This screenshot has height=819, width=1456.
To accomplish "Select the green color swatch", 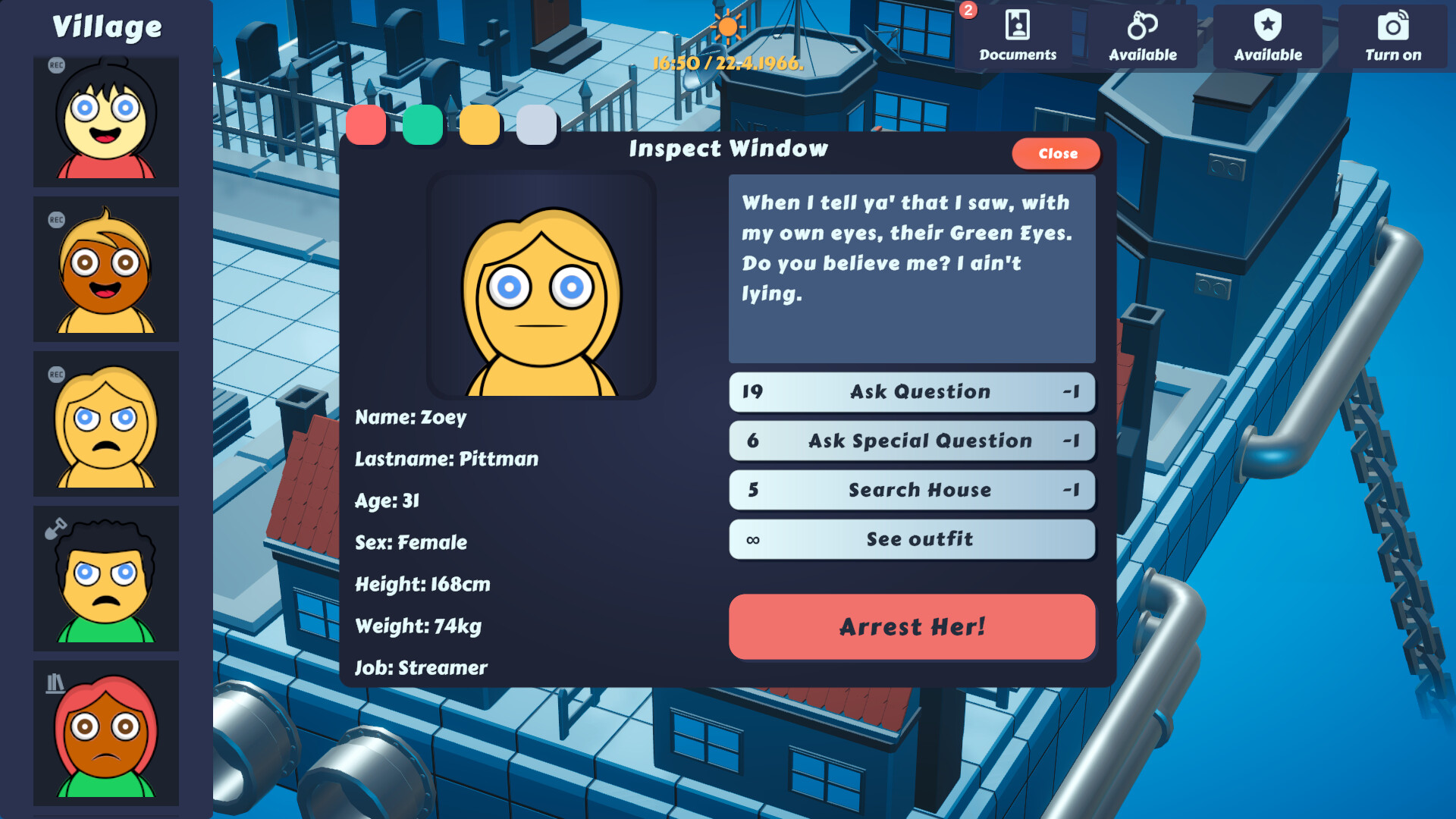I will coord(423,124).
